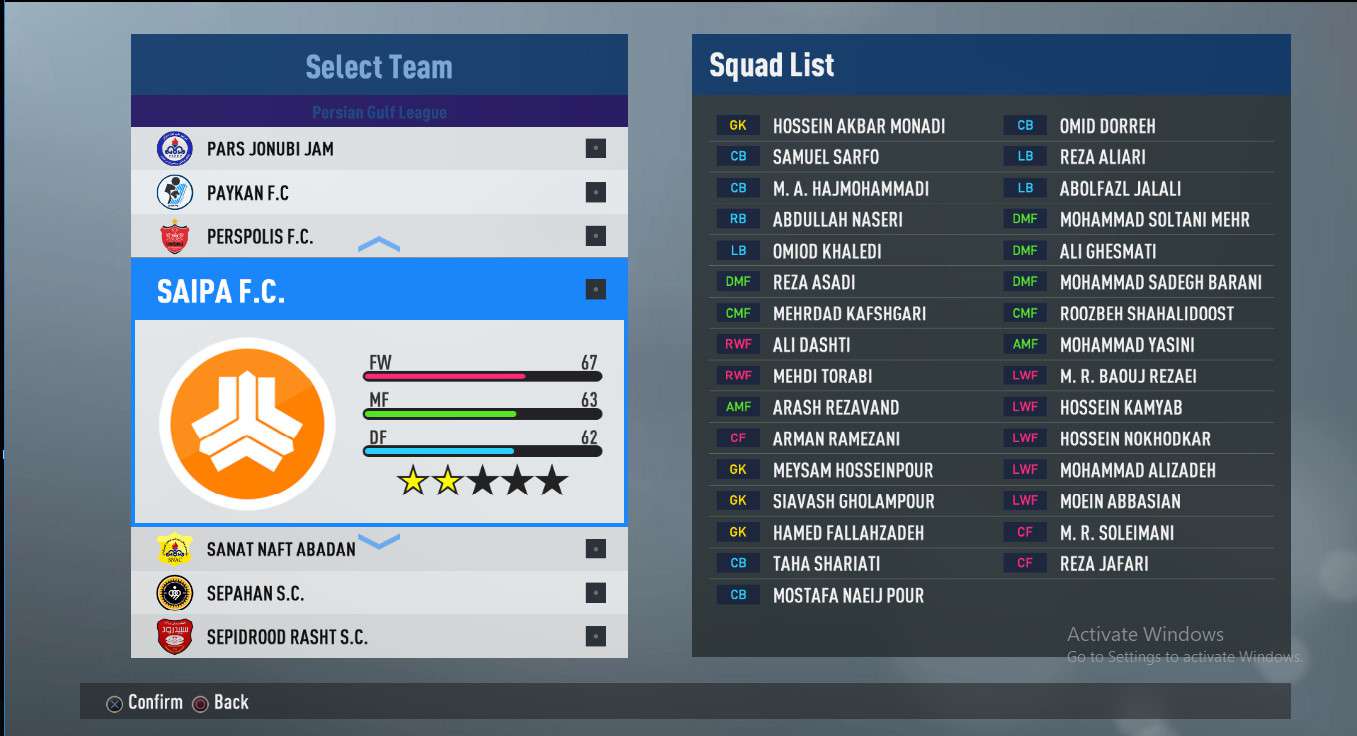Select Pars Jonubi Jam team
The image size is (1357, 736).
click(270, 149)
